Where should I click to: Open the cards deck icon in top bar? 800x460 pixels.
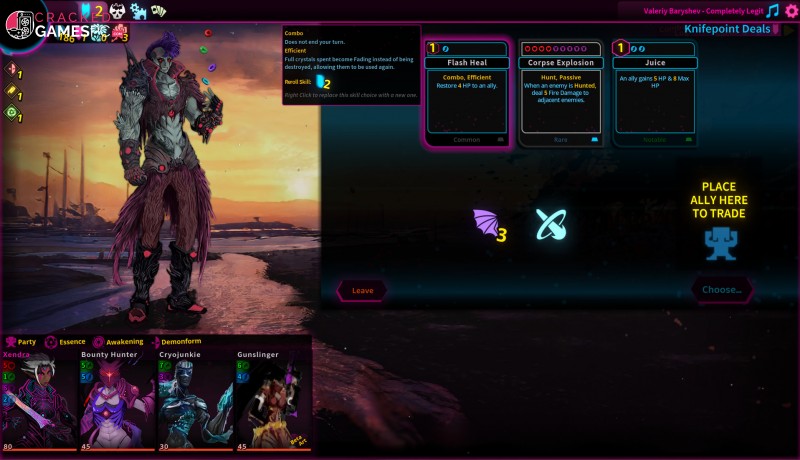(159, 10)
